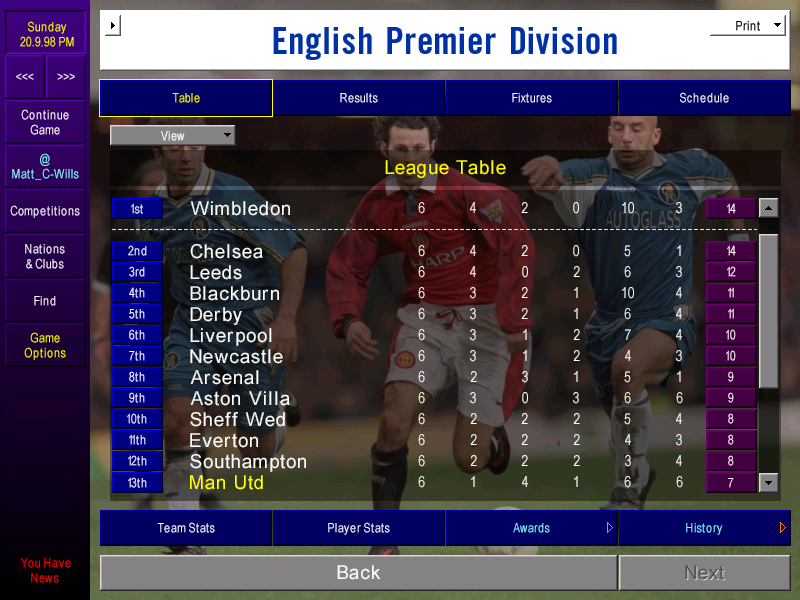Show Team Stats

click(186, 528)
